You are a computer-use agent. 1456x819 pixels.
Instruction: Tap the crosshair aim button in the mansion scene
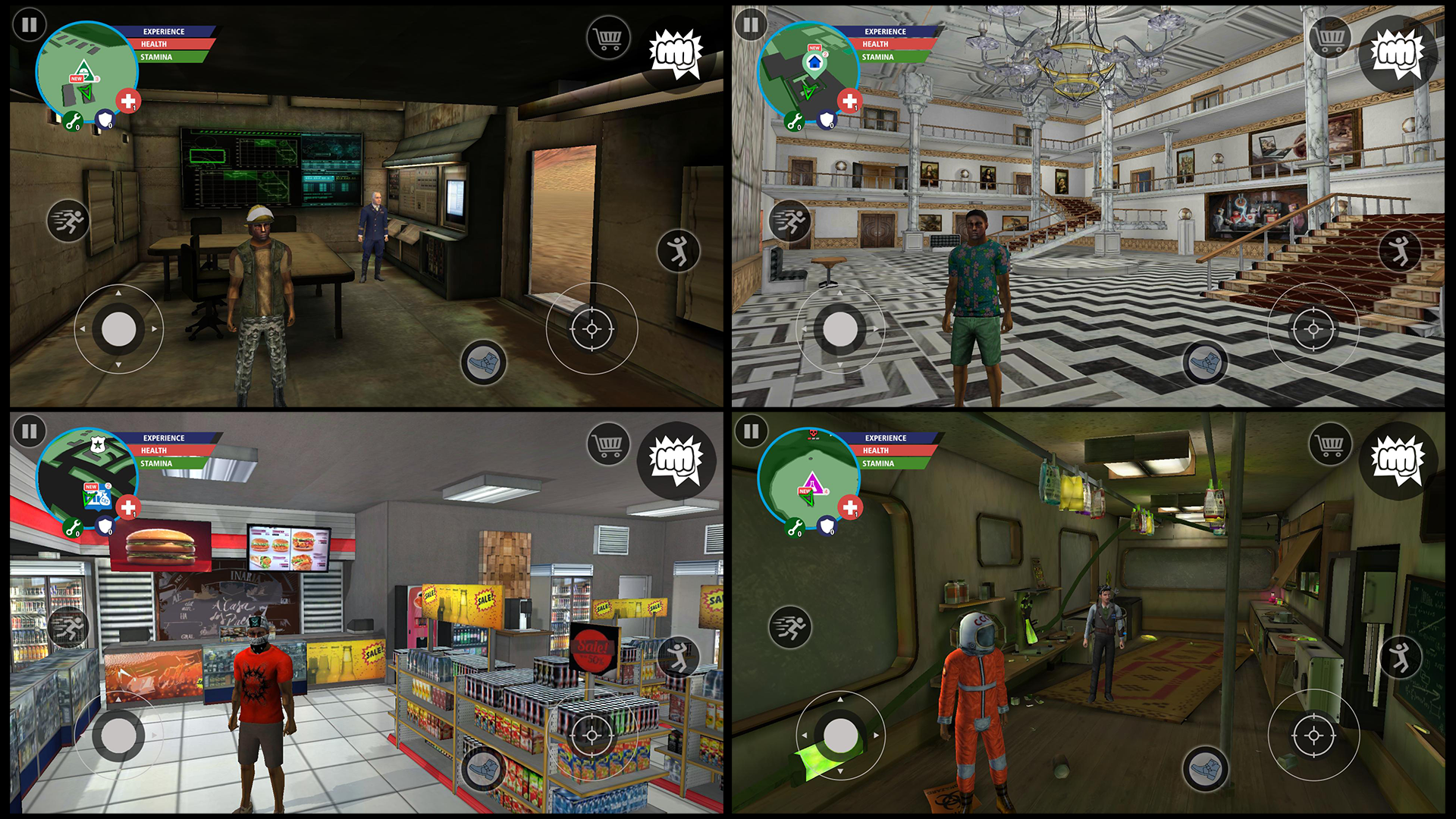[x=1312, y=328]
